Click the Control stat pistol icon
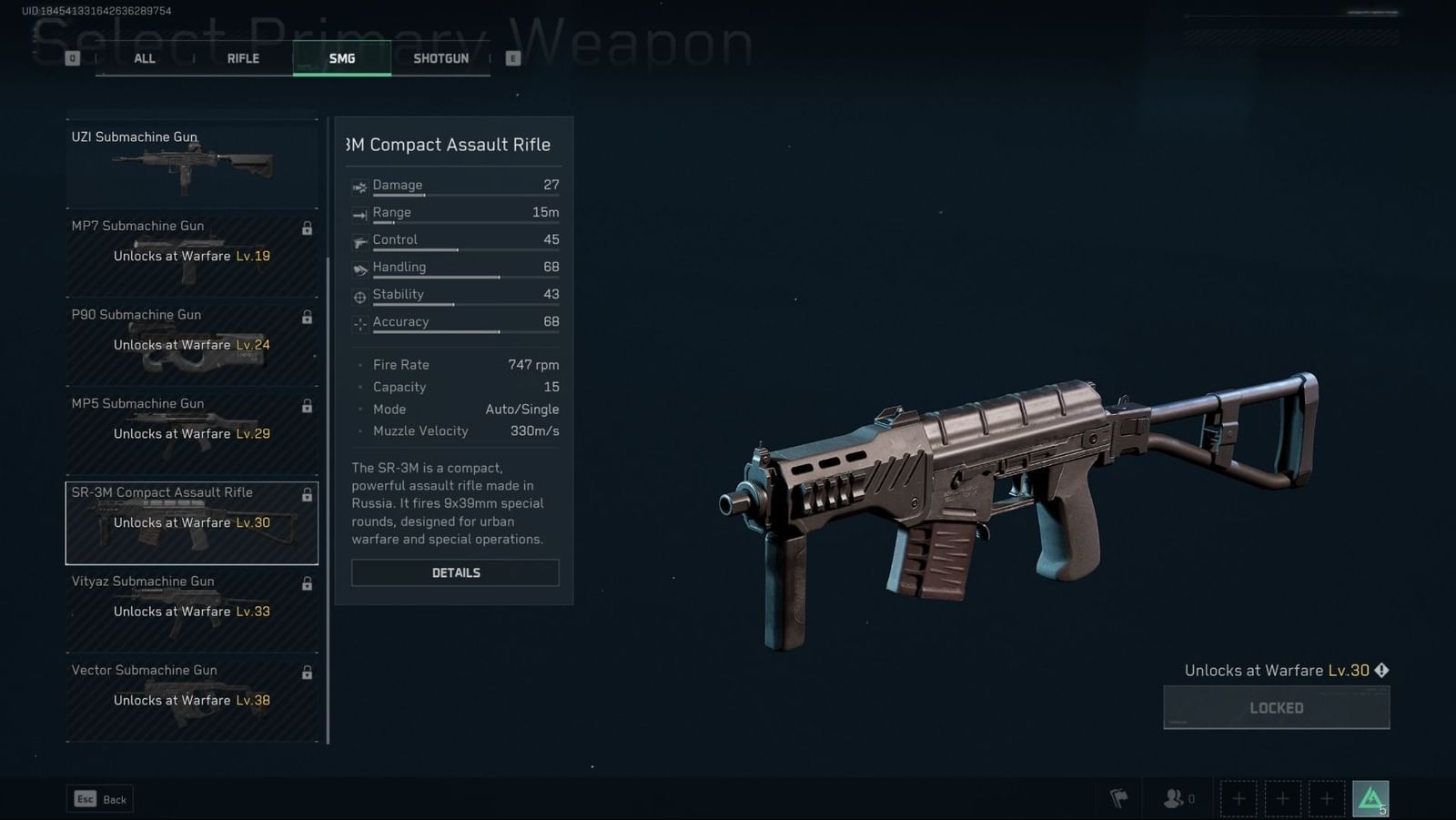The image size is (1456, 820). 360,240
